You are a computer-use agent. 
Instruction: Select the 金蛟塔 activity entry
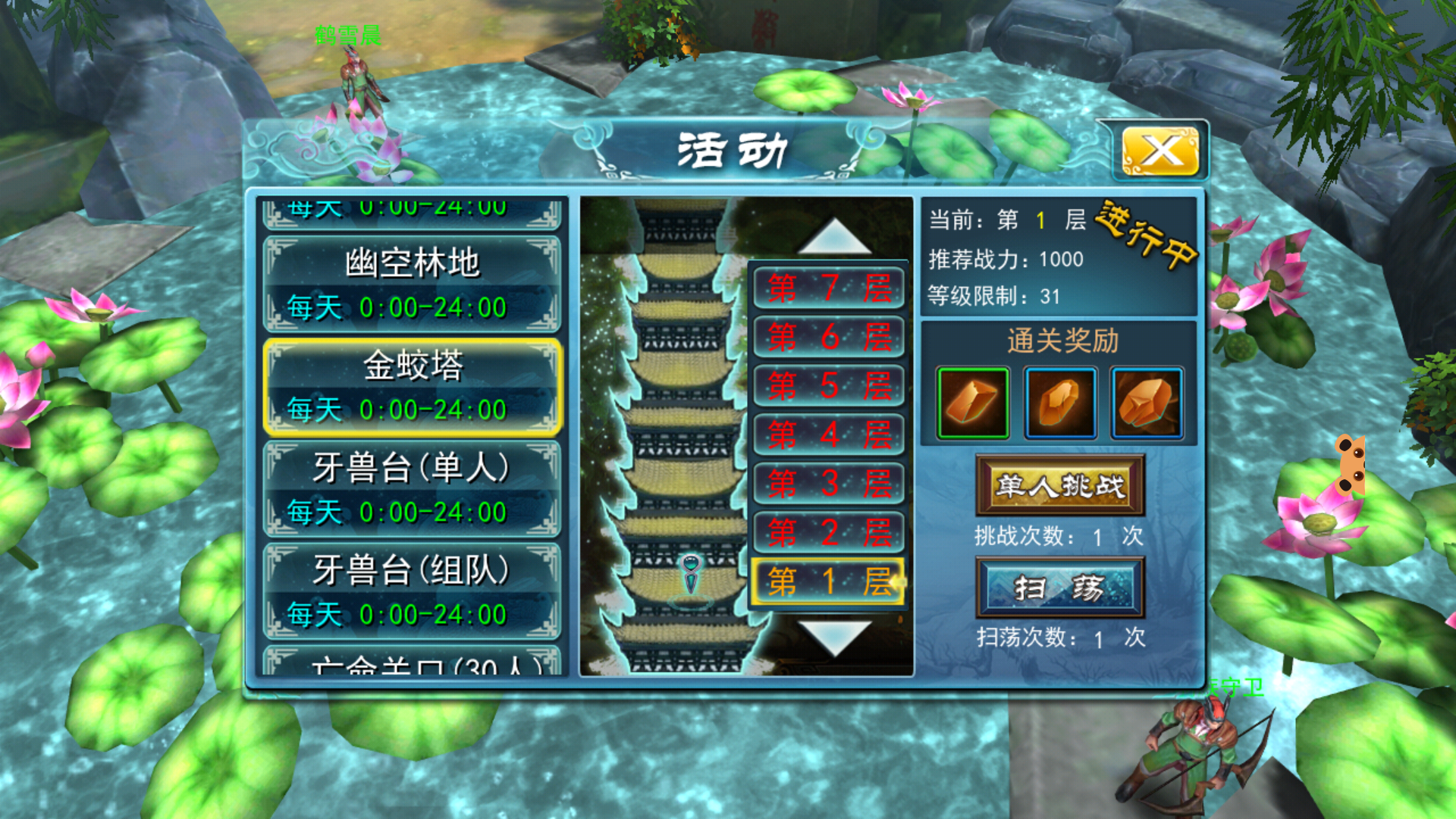412,387
